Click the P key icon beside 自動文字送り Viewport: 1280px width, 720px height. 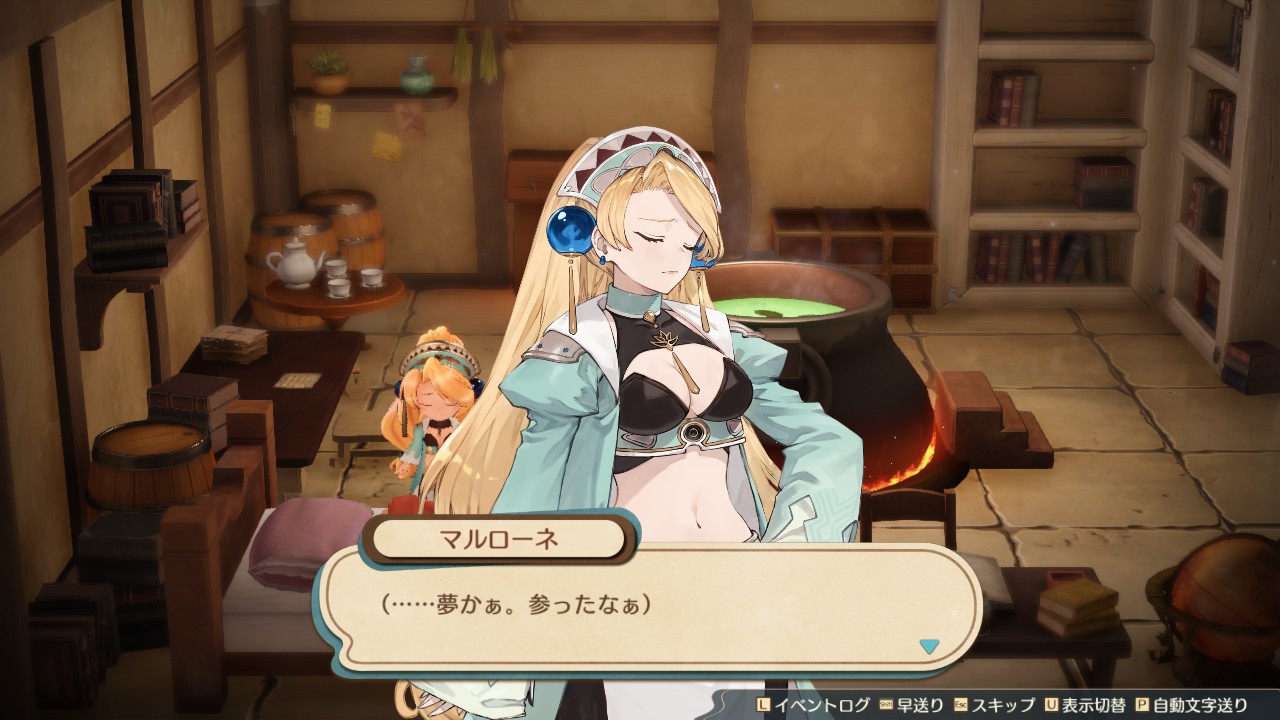(1142, 704)
